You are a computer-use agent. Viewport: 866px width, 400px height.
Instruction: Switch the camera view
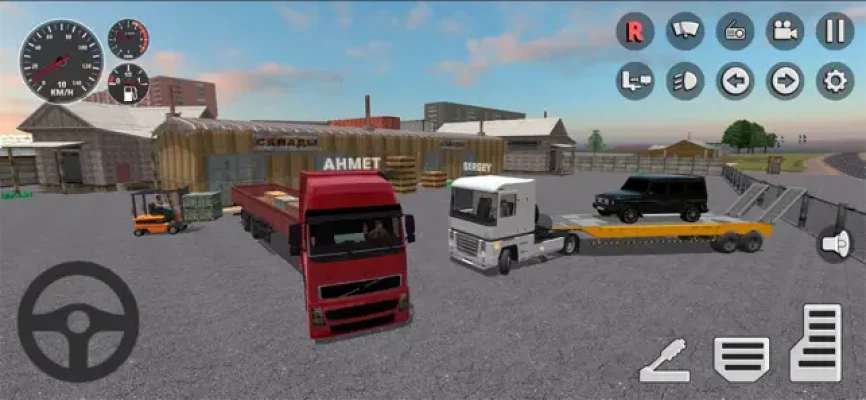(785, 31)
